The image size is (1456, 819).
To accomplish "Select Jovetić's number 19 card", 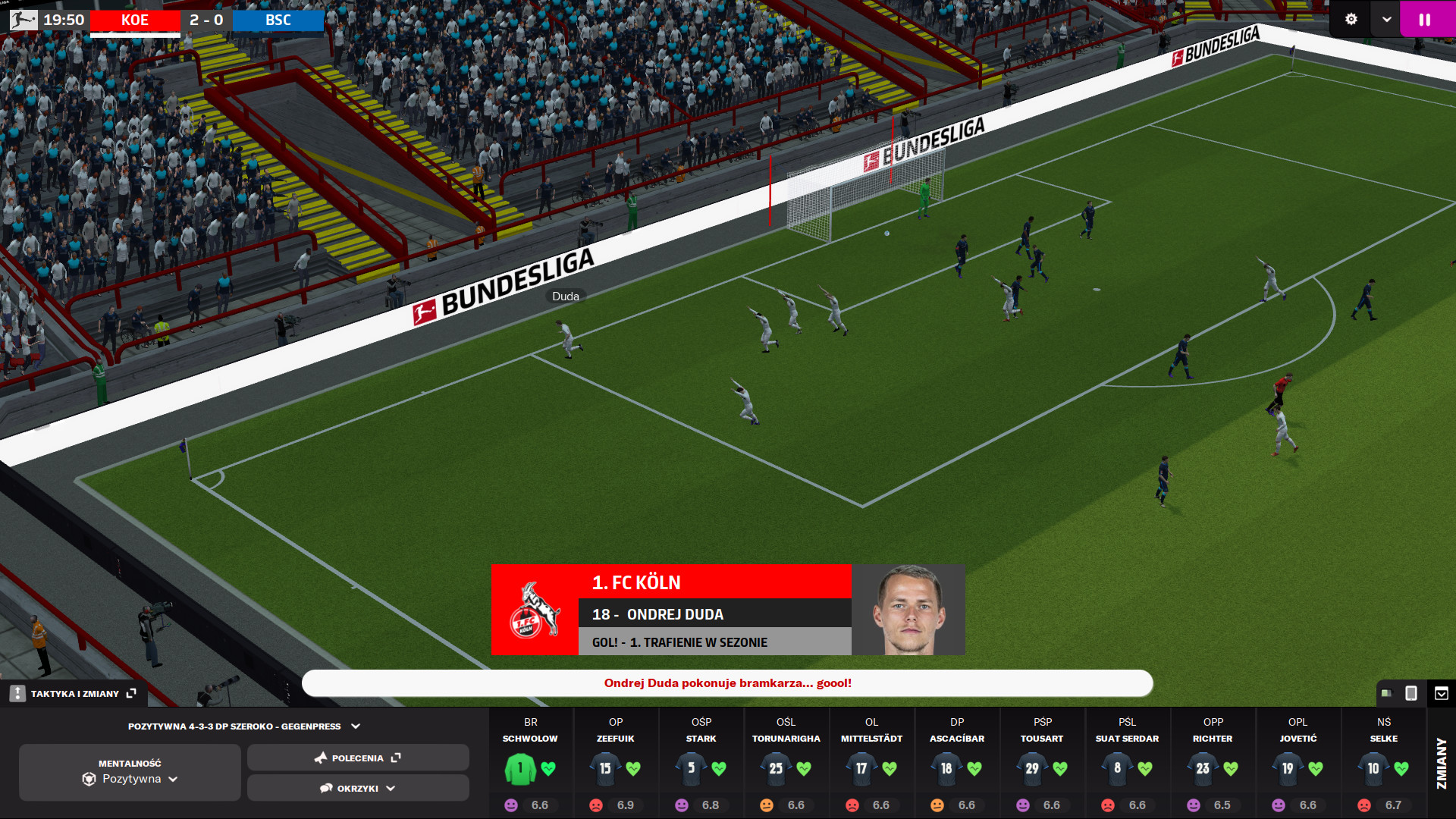I will 1288,768.
